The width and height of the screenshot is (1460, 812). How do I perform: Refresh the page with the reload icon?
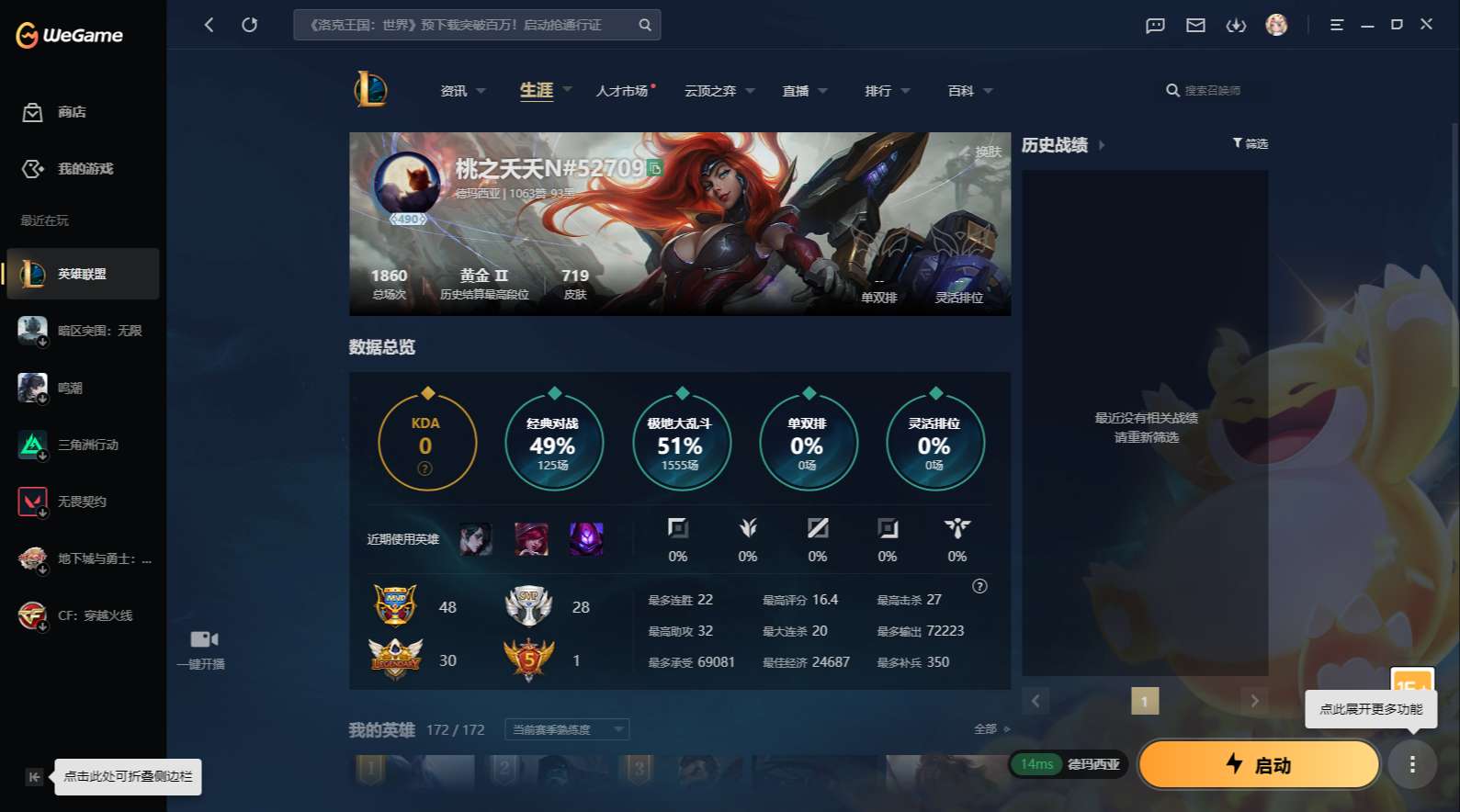250,25
